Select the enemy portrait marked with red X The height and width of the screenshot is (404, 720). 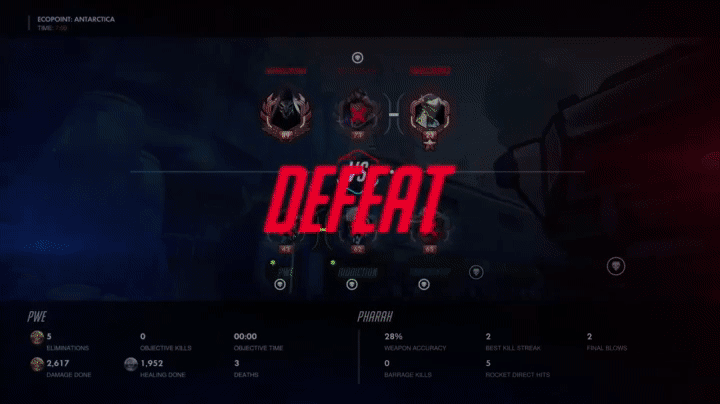coord(357,112)
